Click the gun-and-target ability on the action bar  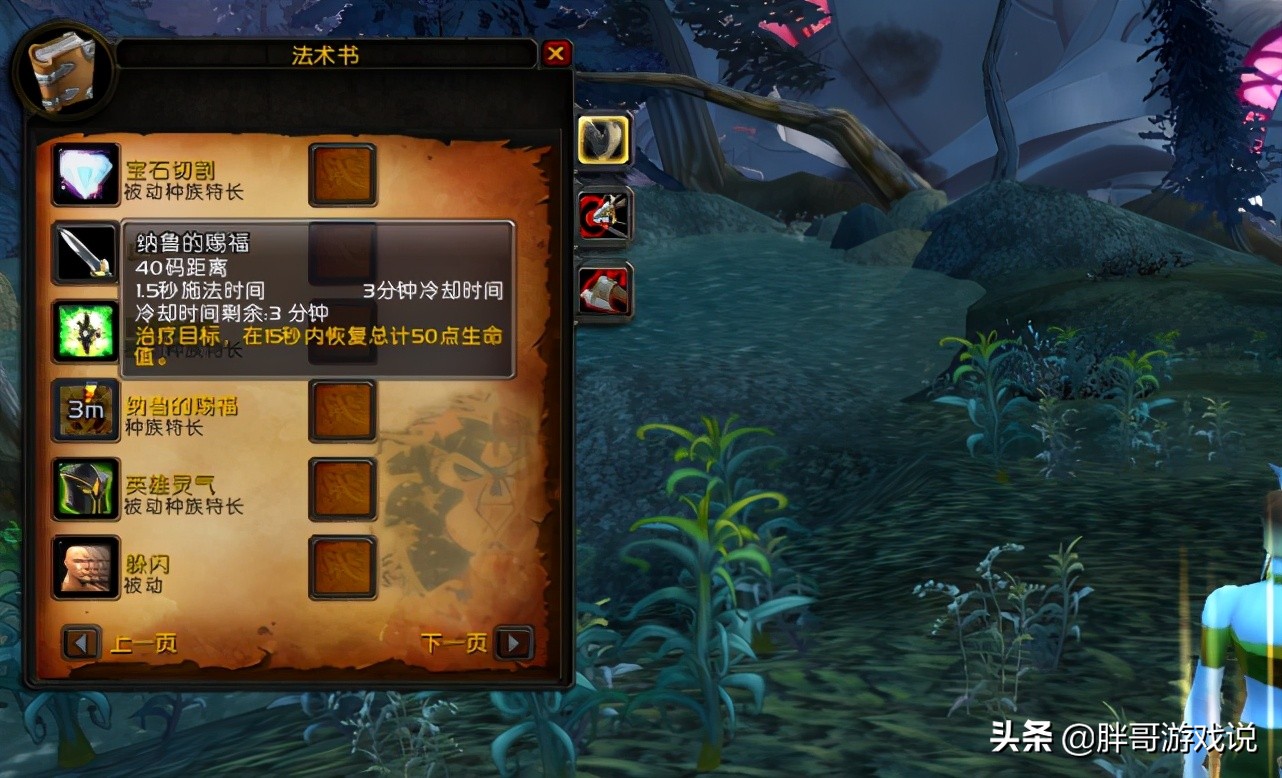[x=604, y=215]
